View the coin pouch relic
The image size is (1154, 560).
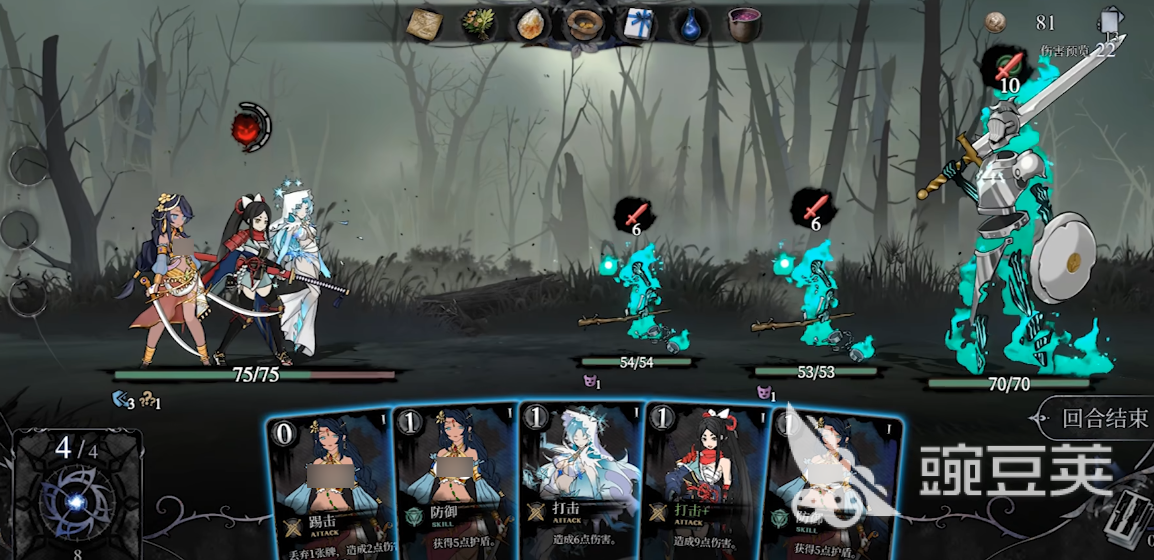click(583, 24)
